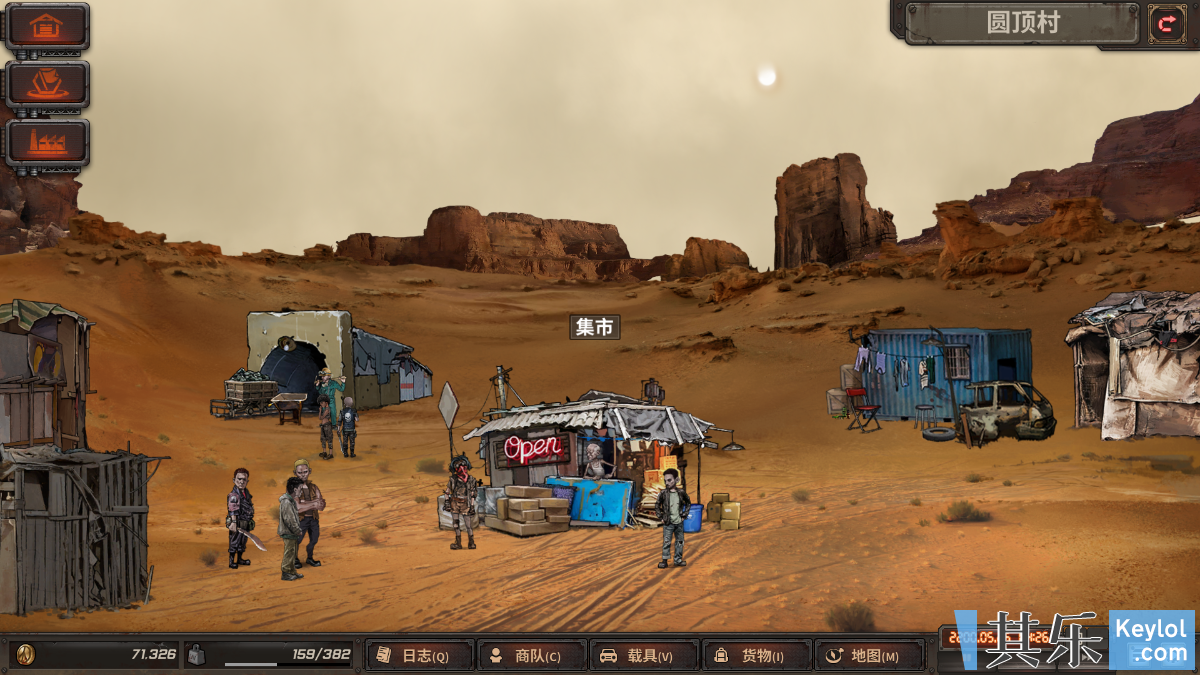Viewport: 1200px width, 675px height.
Task: Click the orange container-on-pedestal icon button
Action: pyautogui.click(x=47, y=85)
